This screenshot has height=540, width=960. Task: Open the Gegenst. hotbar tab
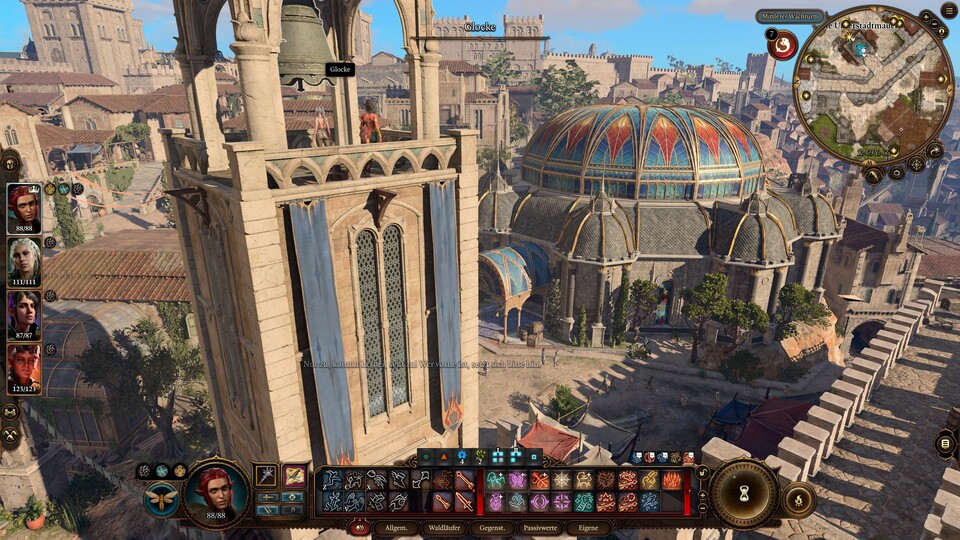(x=492, y=527)
